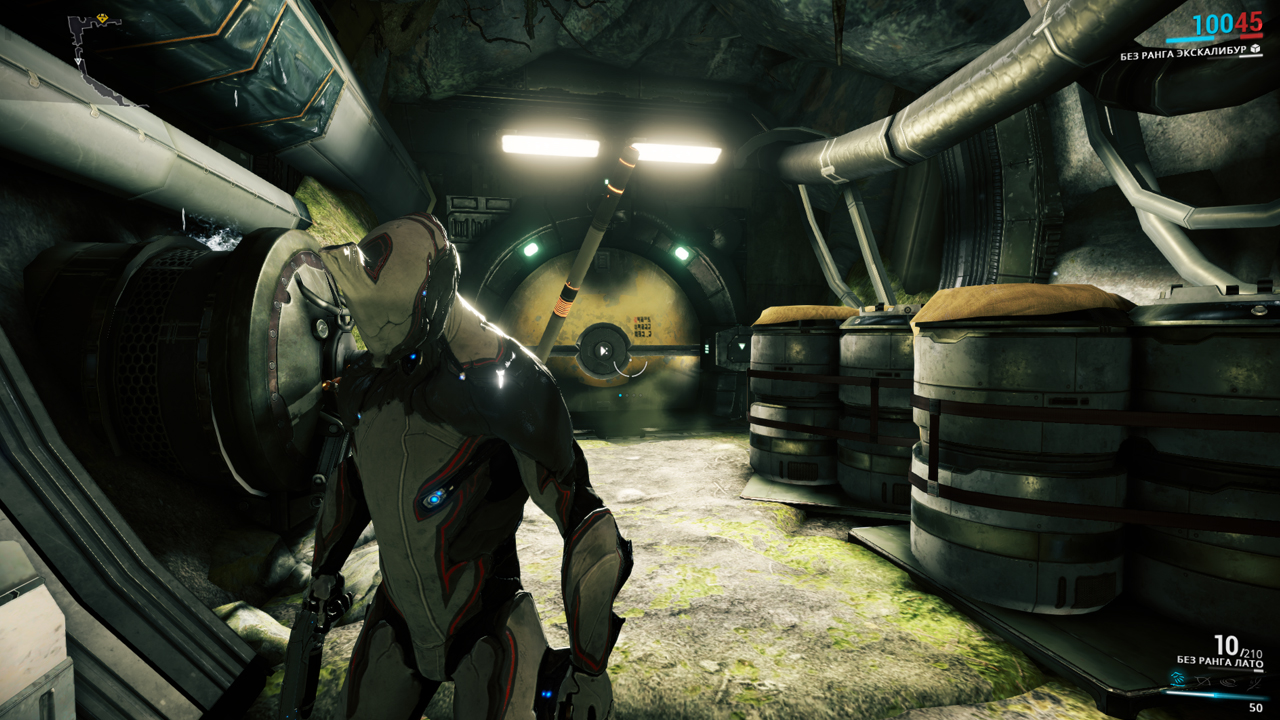Screen dimensions: 1280x720
Task: Click the blue energy bar above the 50 counter
Action: (1212, 696)
